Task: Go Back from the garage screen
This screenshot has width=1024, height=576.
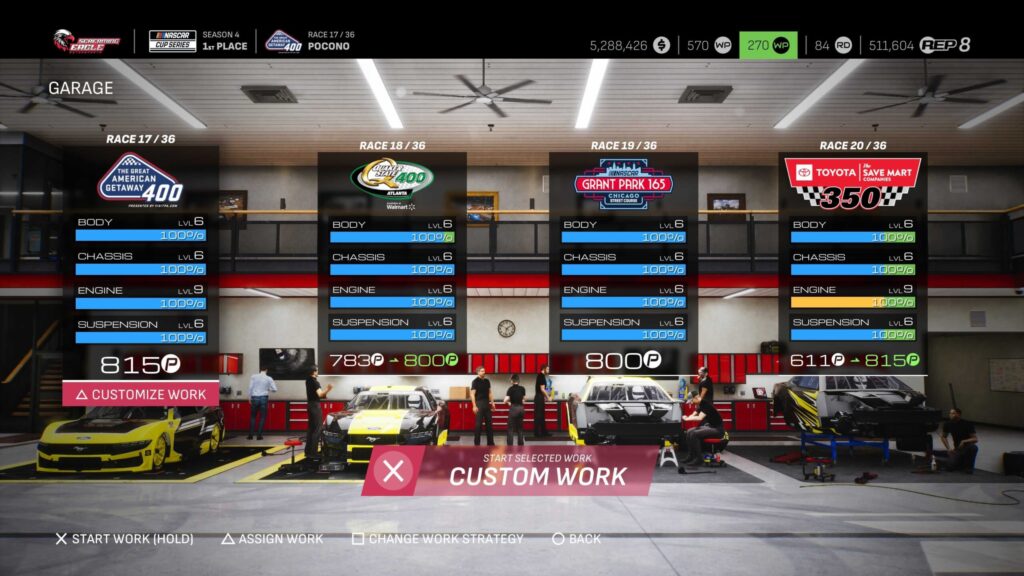Action: 576,539
